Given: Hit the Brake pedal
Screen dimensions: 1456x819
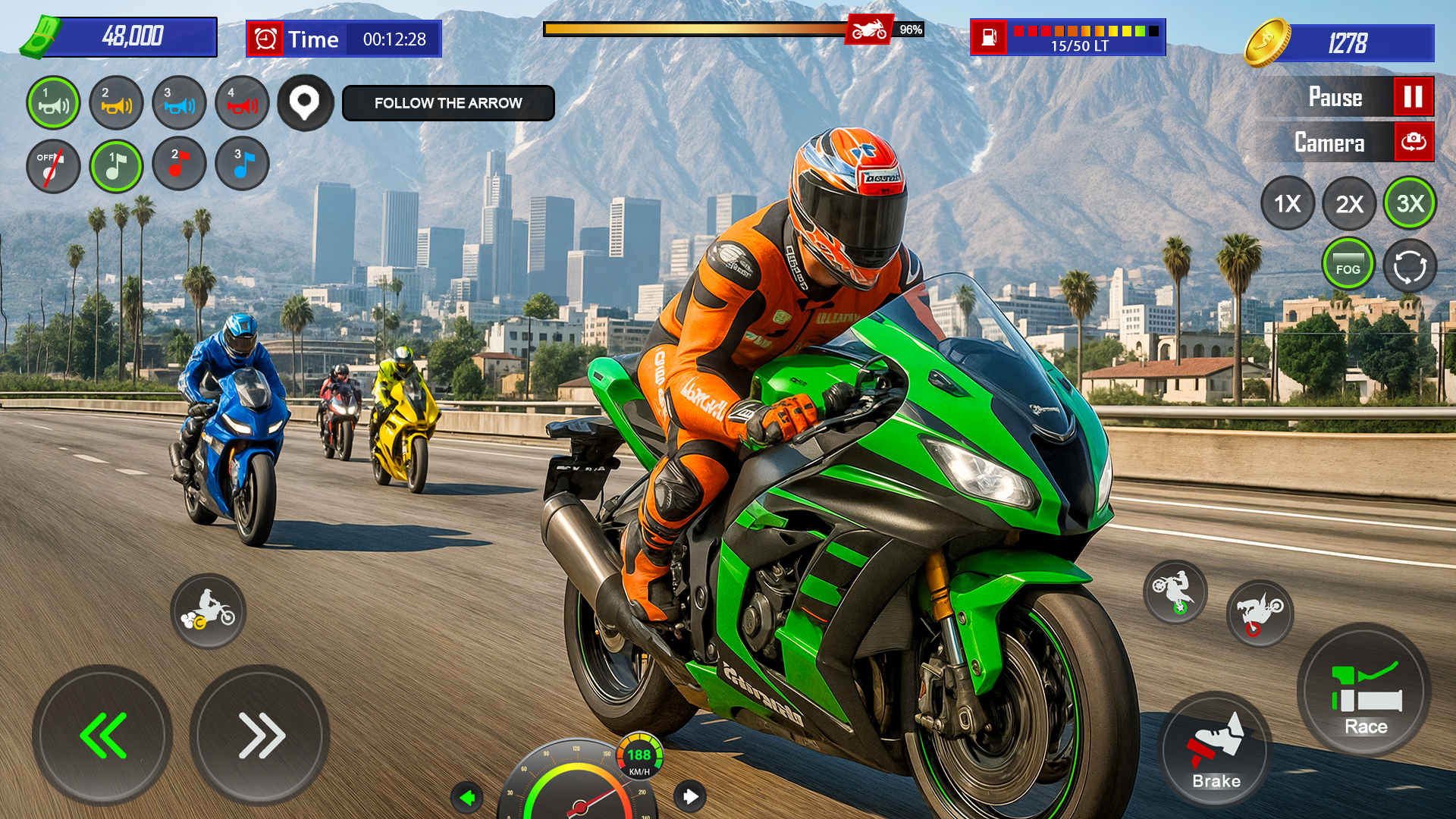Looking at the screenshot, I should [1215, 749].
